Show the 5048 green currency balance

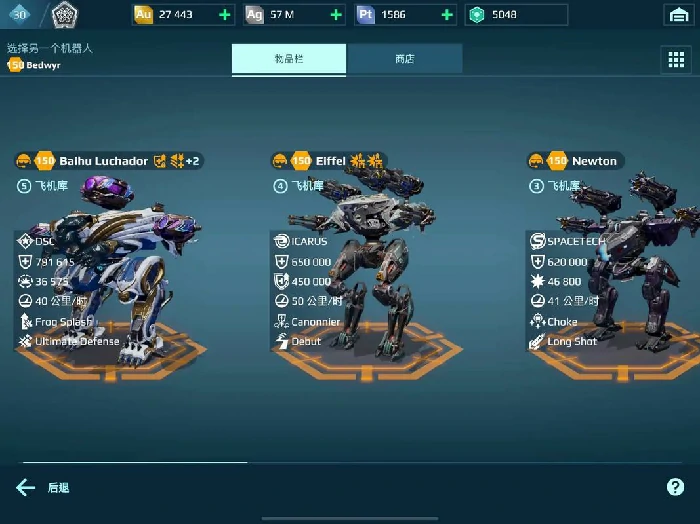[515, 15]
